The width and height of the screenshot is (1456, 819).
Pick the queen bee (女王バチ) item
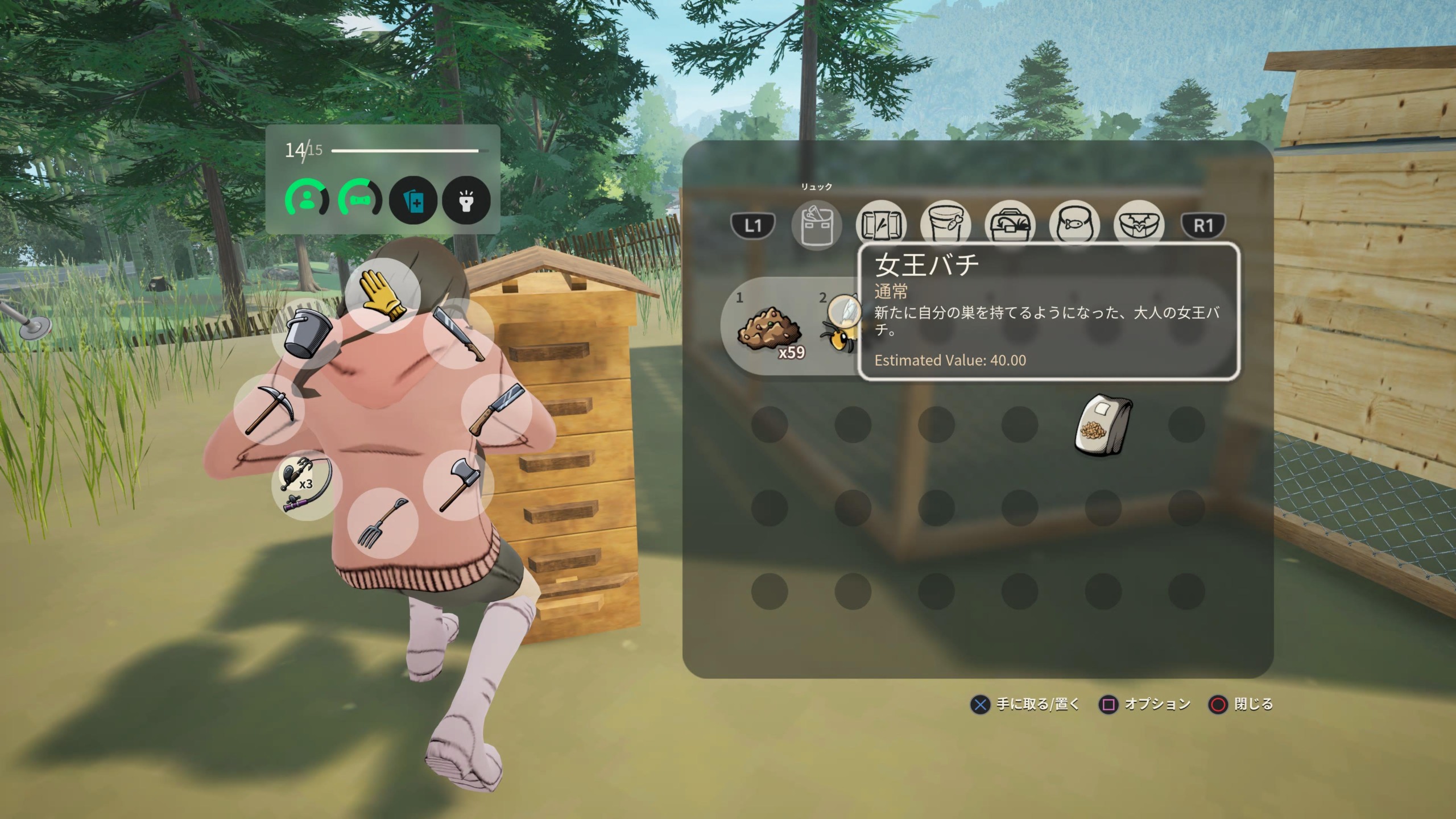pyautogui.click(x=839, y=330)
